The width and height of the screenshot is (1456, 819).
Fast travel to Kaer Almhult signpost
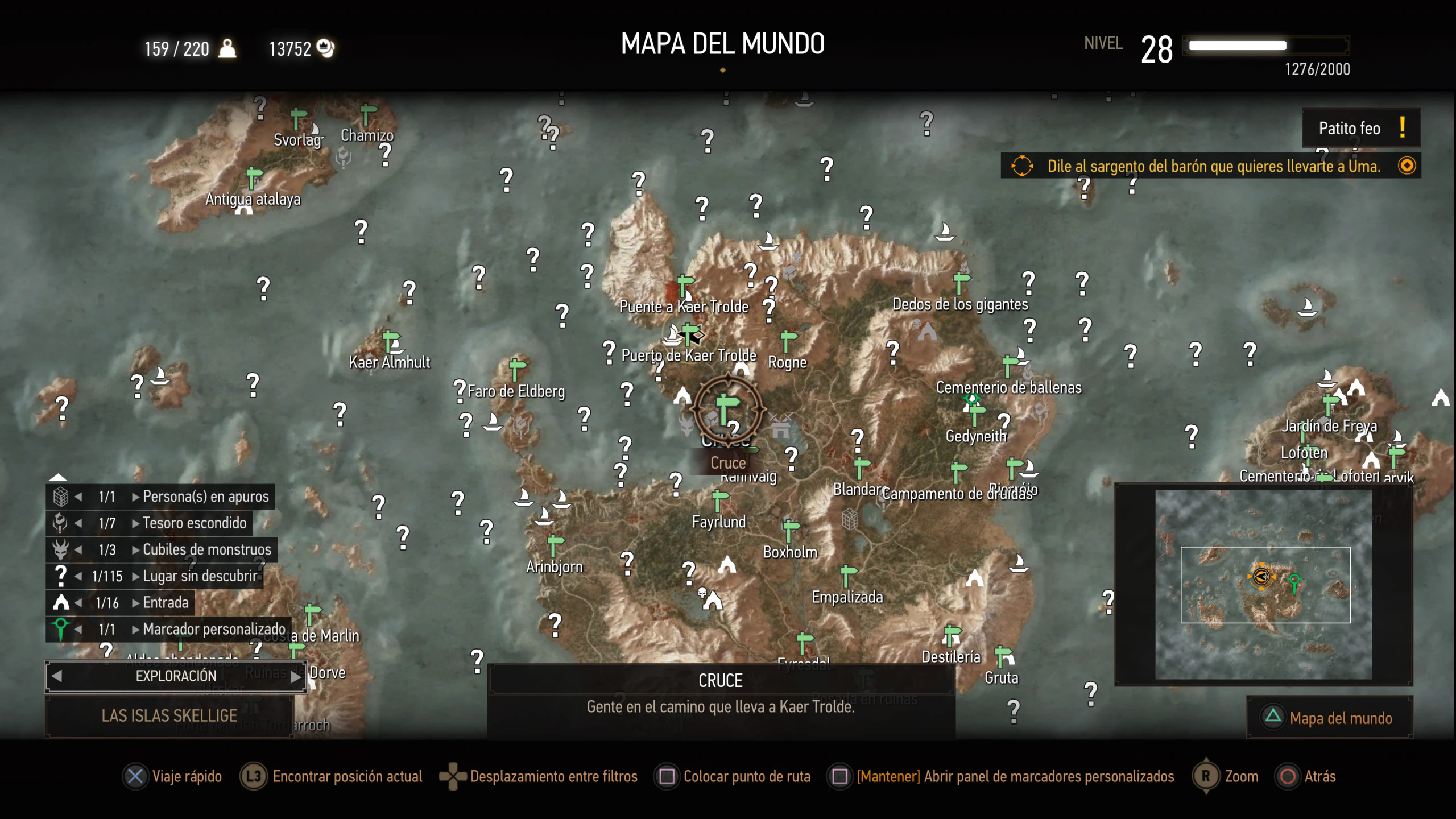click(391, 342)
